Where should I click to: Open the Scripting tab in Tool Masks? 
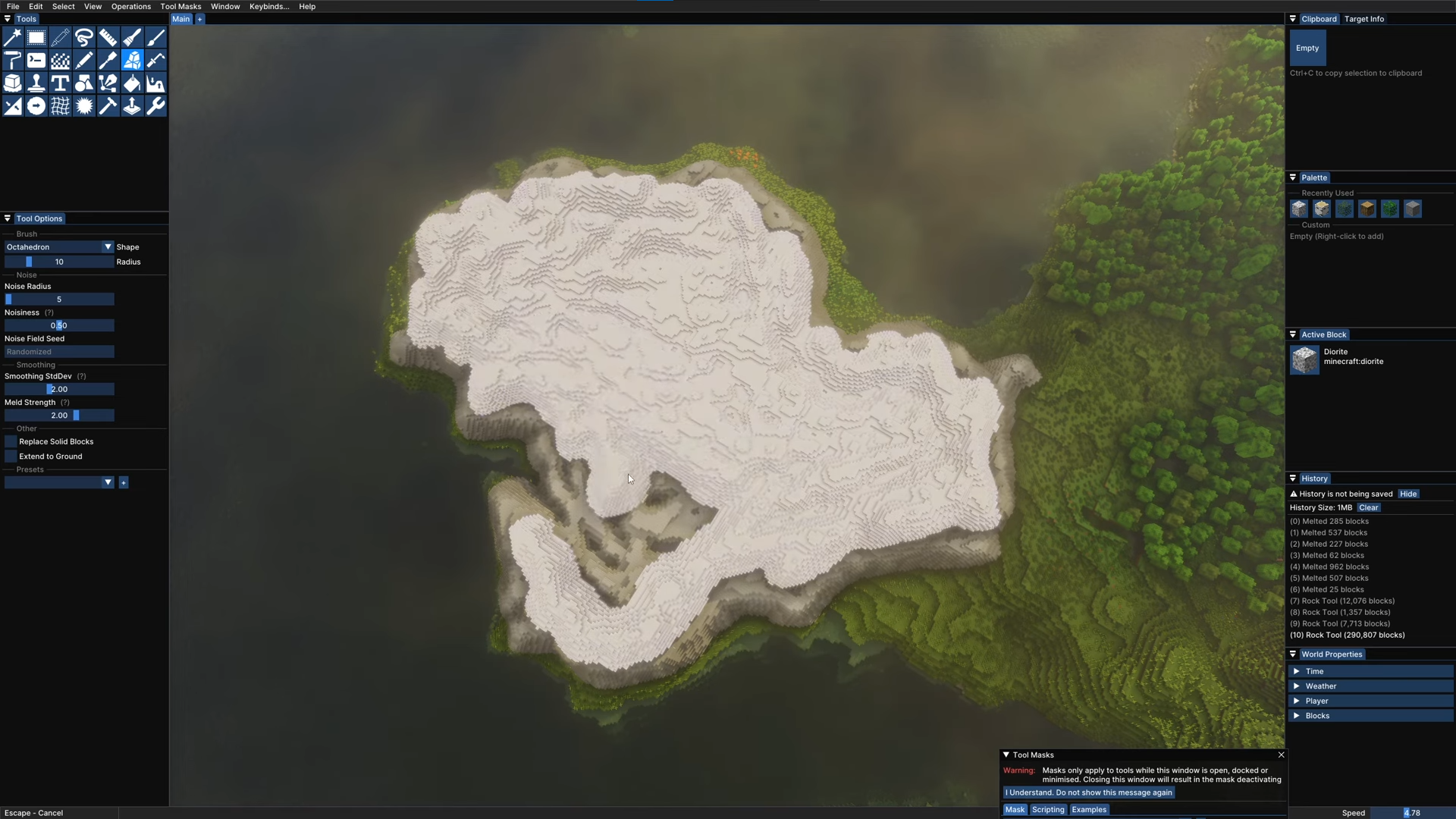[1048, 810]
